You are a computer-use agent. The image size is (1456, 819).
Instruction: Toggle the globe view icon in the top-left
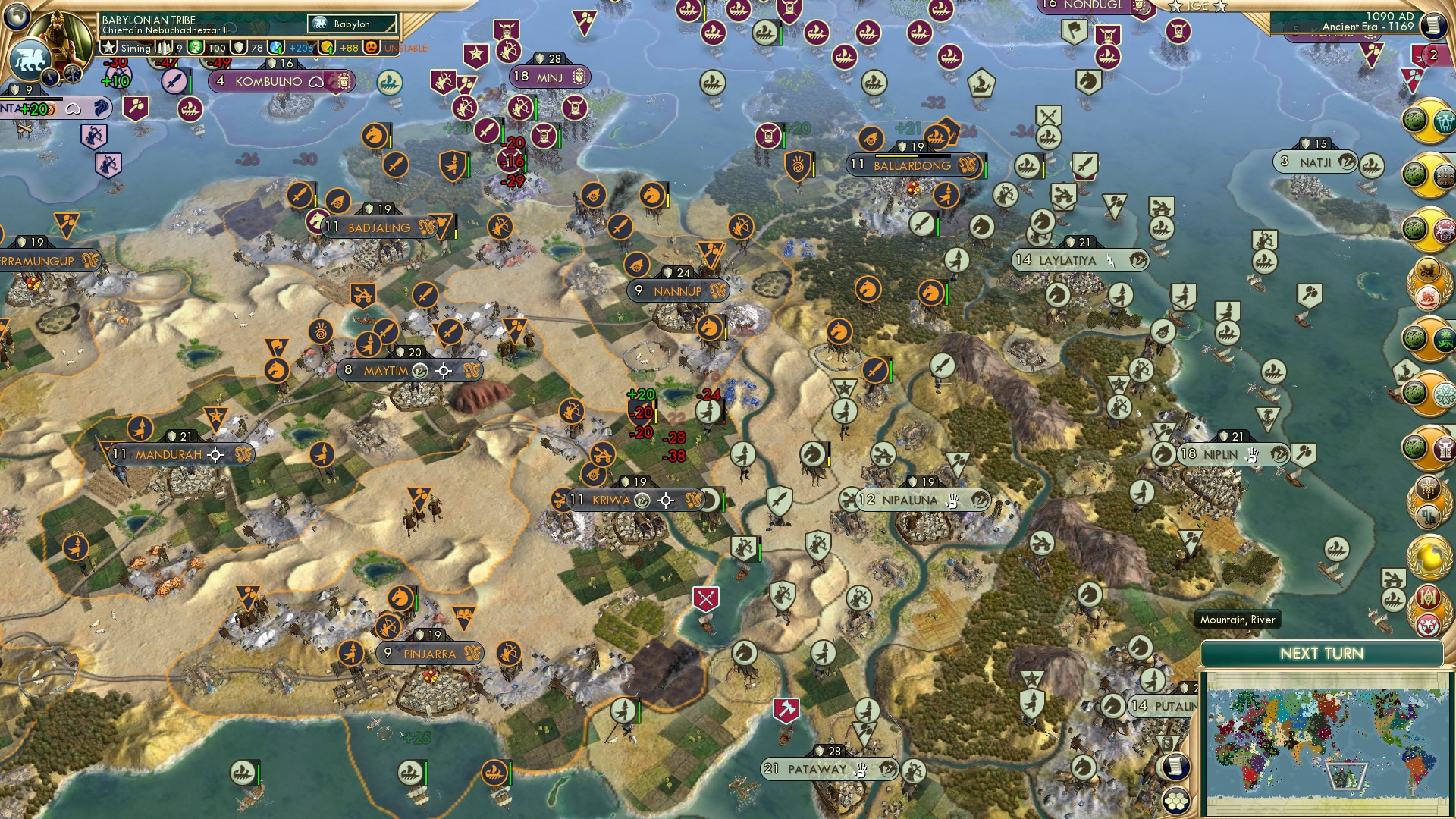(15, 17)
